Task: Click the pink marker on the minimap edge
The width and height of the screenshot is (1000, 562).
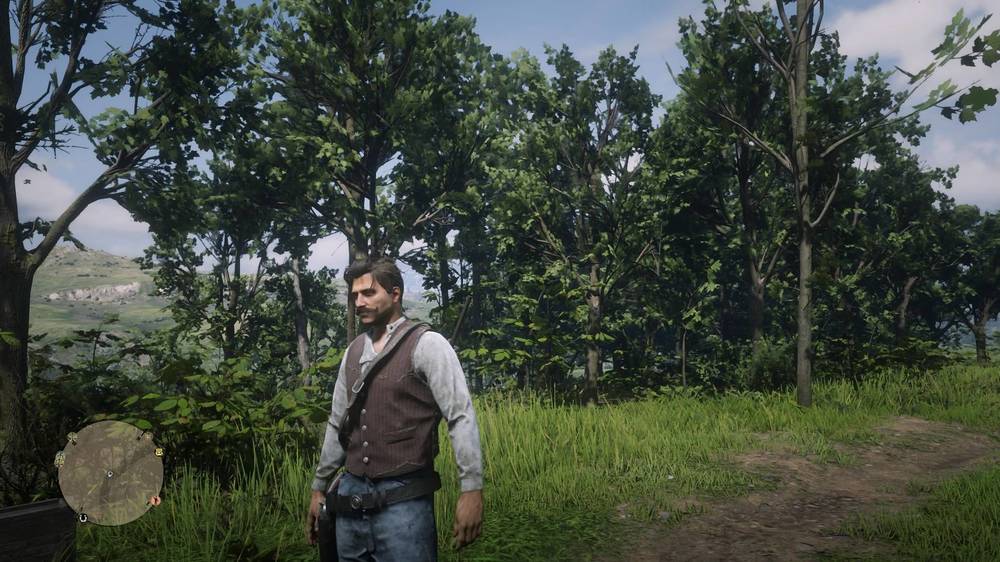Action: [155, 500]
